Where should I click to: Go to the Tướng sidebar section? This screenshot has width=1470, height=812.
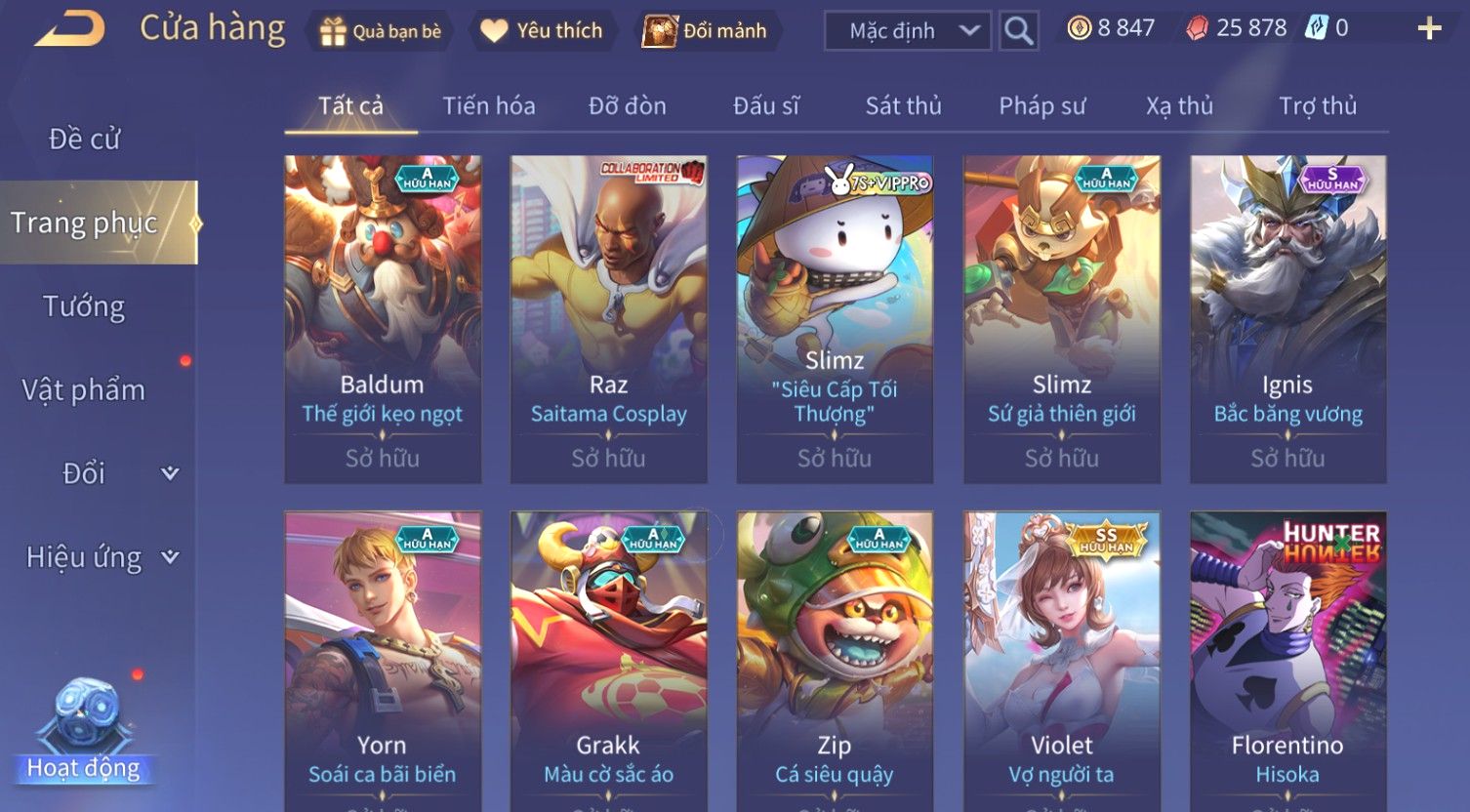point(84,306)
